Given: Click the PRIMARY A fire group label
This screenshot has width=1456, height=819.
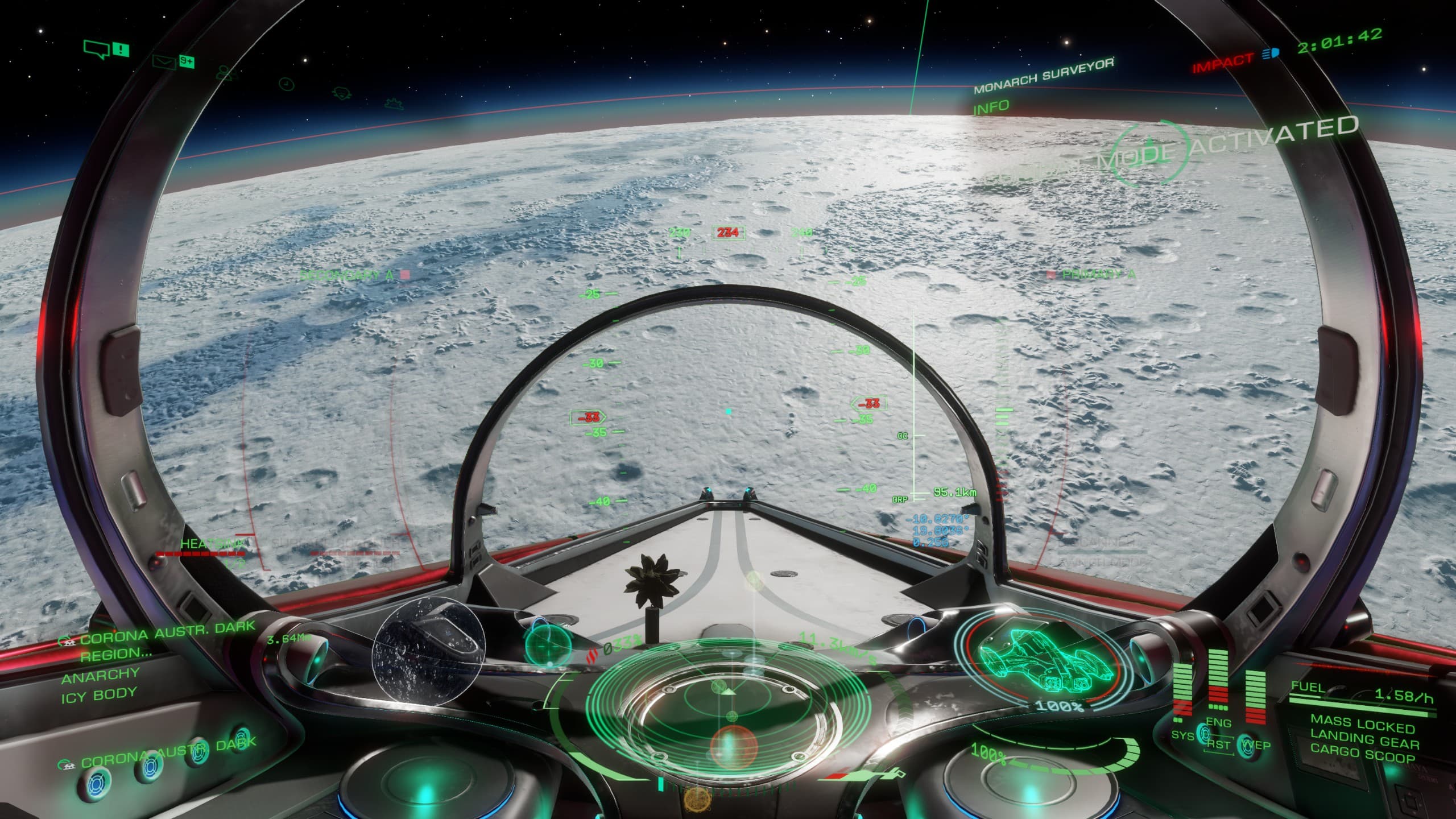Looking at the screenshot, I should pyautogui.click(x=1099, y=274).
